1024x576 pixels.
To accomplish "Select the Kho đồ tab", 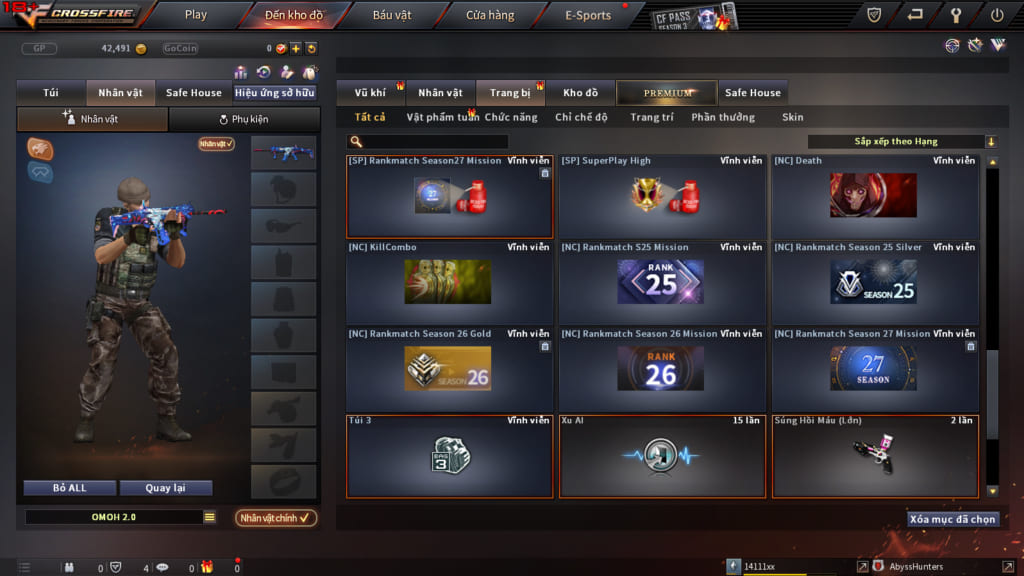I will [580, 93].
